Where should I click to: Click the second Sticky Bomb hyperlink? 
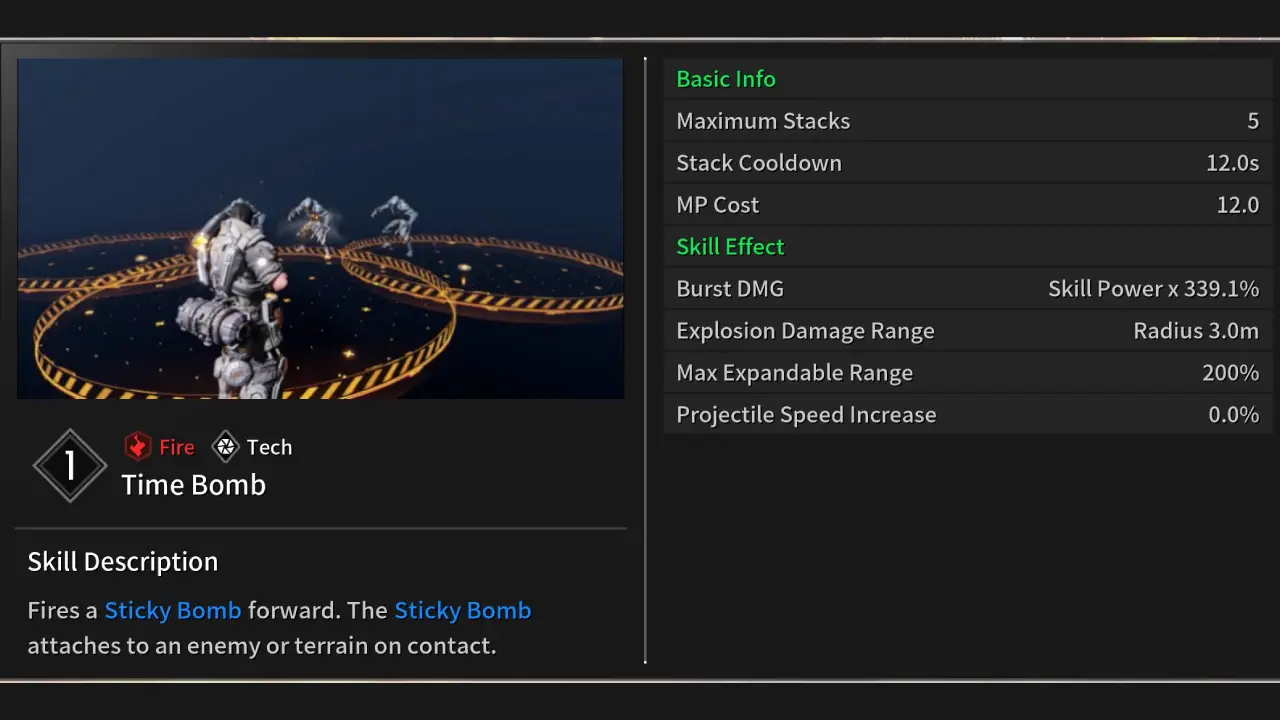tap(462, 610)
